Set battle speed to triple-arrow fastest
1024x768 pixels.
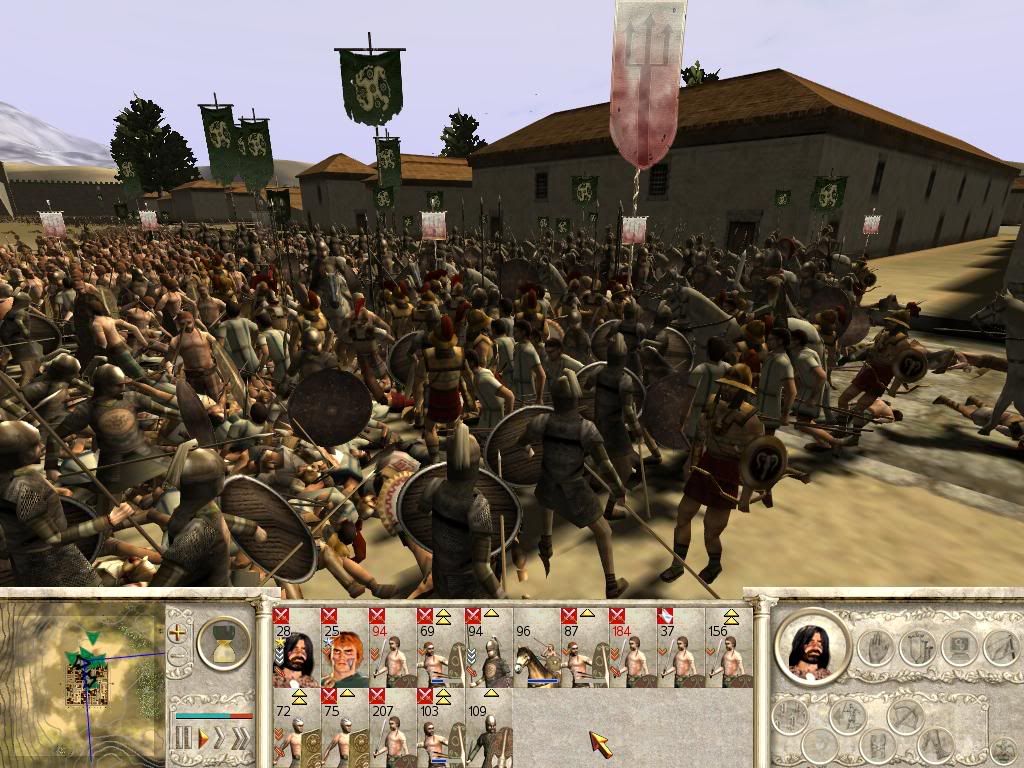pos(240,739)
